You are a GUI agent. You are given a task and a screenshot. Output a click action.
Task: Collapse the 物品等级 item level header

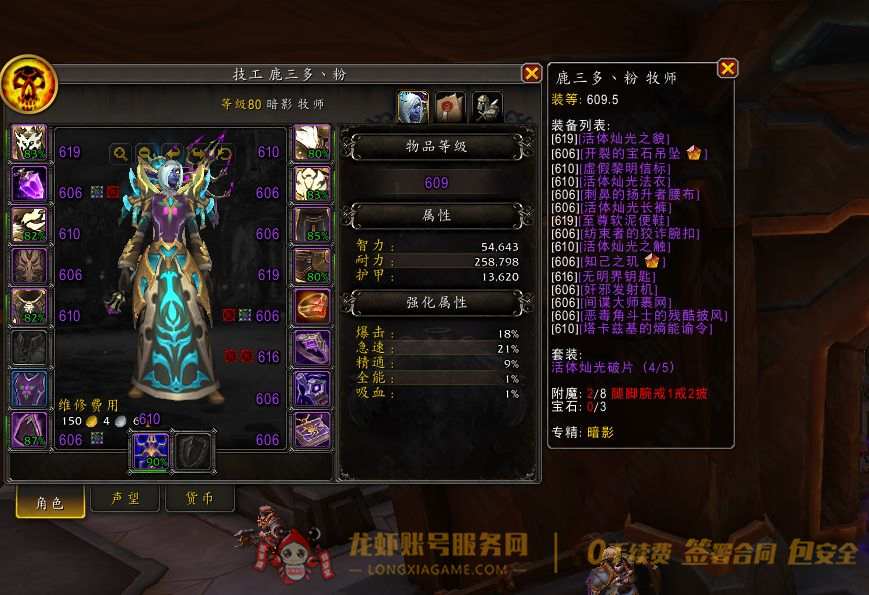pos(437,147)
